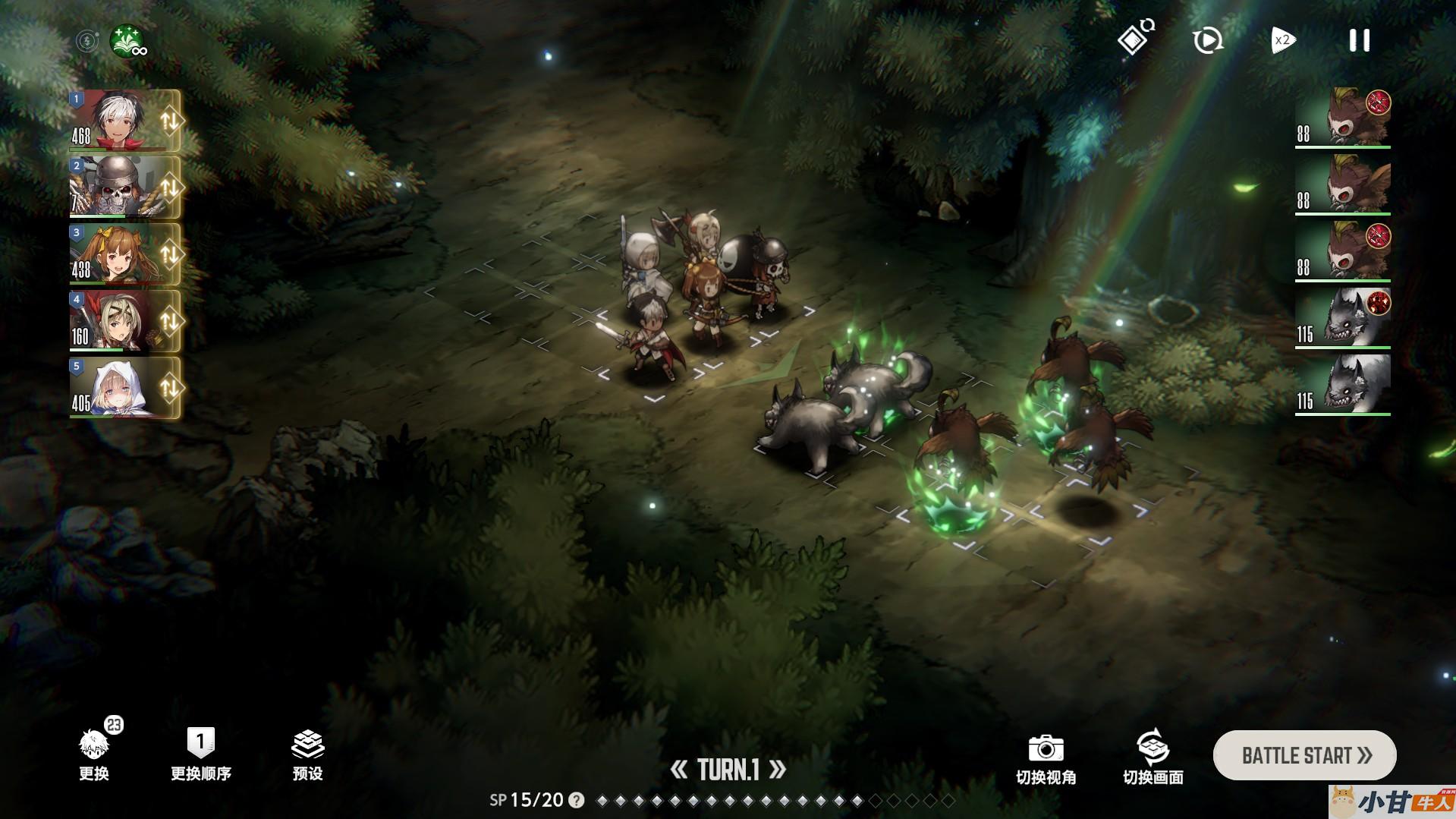
Task: Click the diamond rotate icon at top
Action: click(x=1135, y=39)
